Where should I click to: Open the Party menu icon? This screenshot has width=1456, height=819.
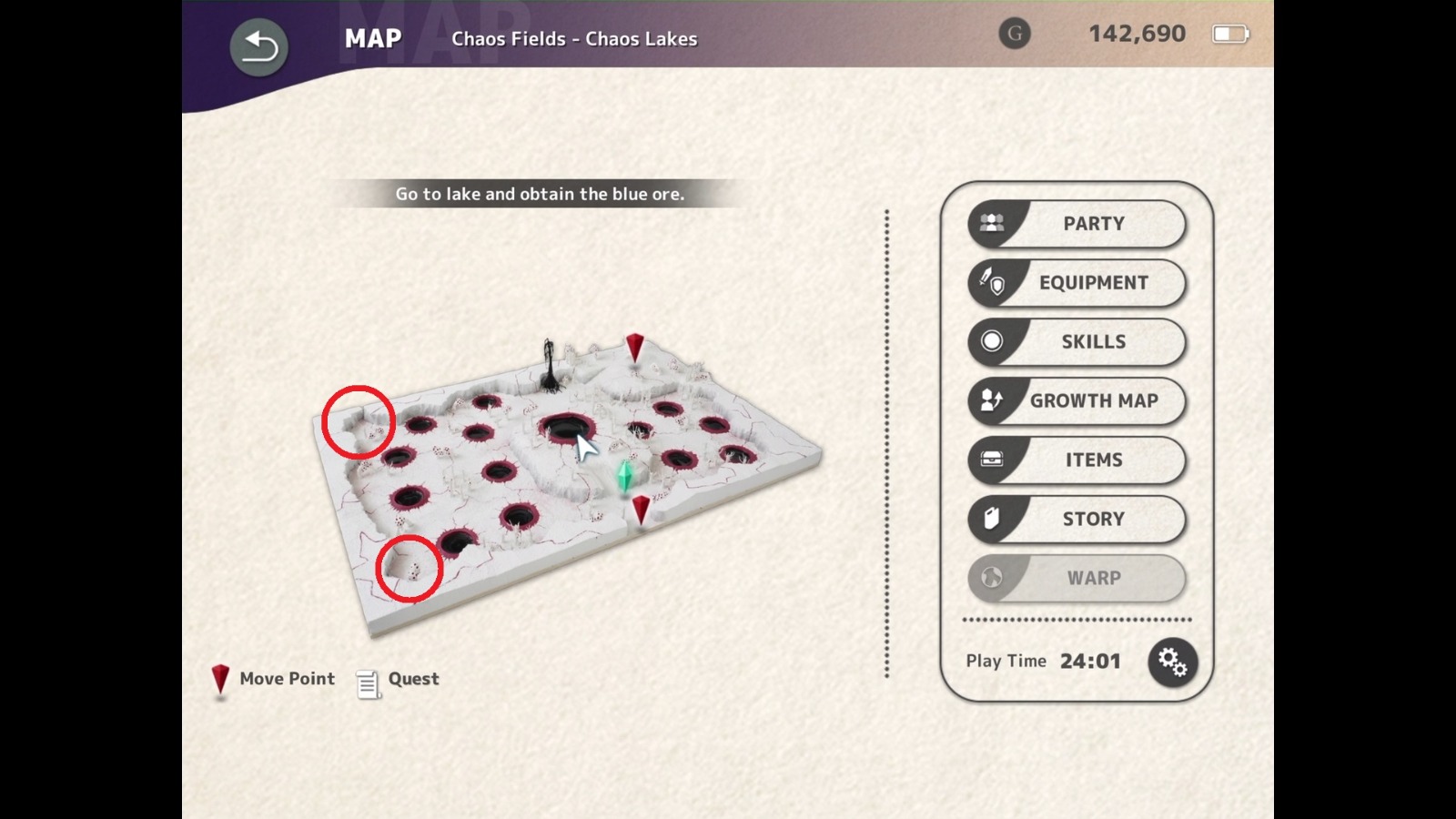coord(991,221)
